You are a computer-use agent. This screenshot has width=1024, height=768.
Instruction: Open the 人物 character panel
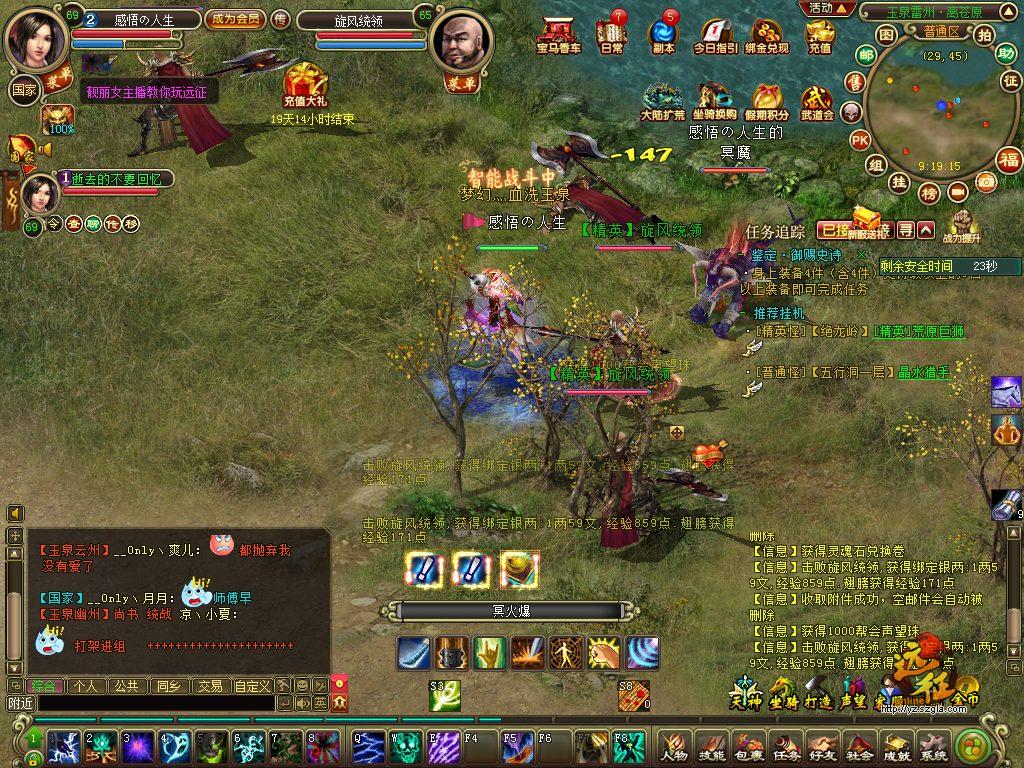pyautogui.click(x=675, y=745)
